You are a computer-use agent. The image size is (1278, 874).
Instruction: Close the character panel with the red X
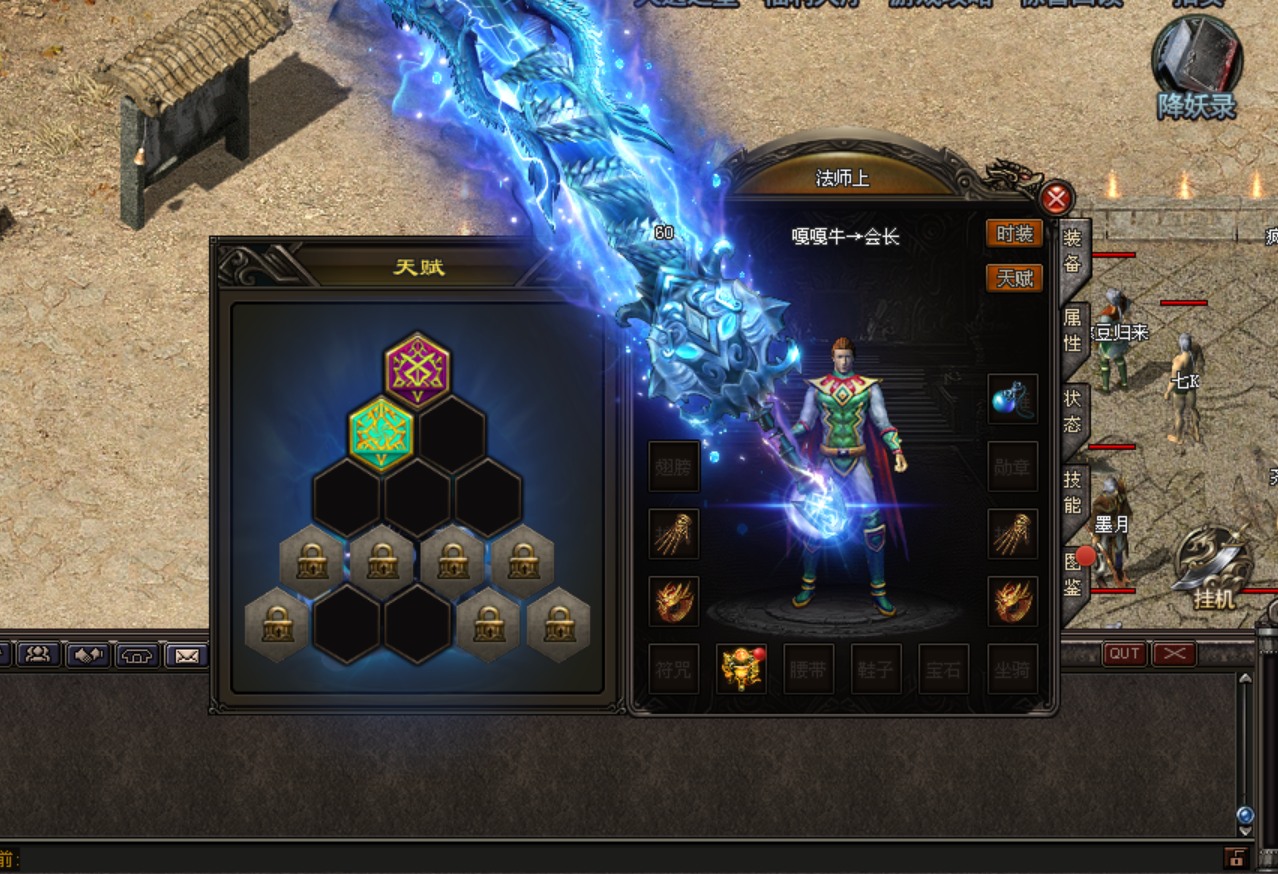point(1056,199)
